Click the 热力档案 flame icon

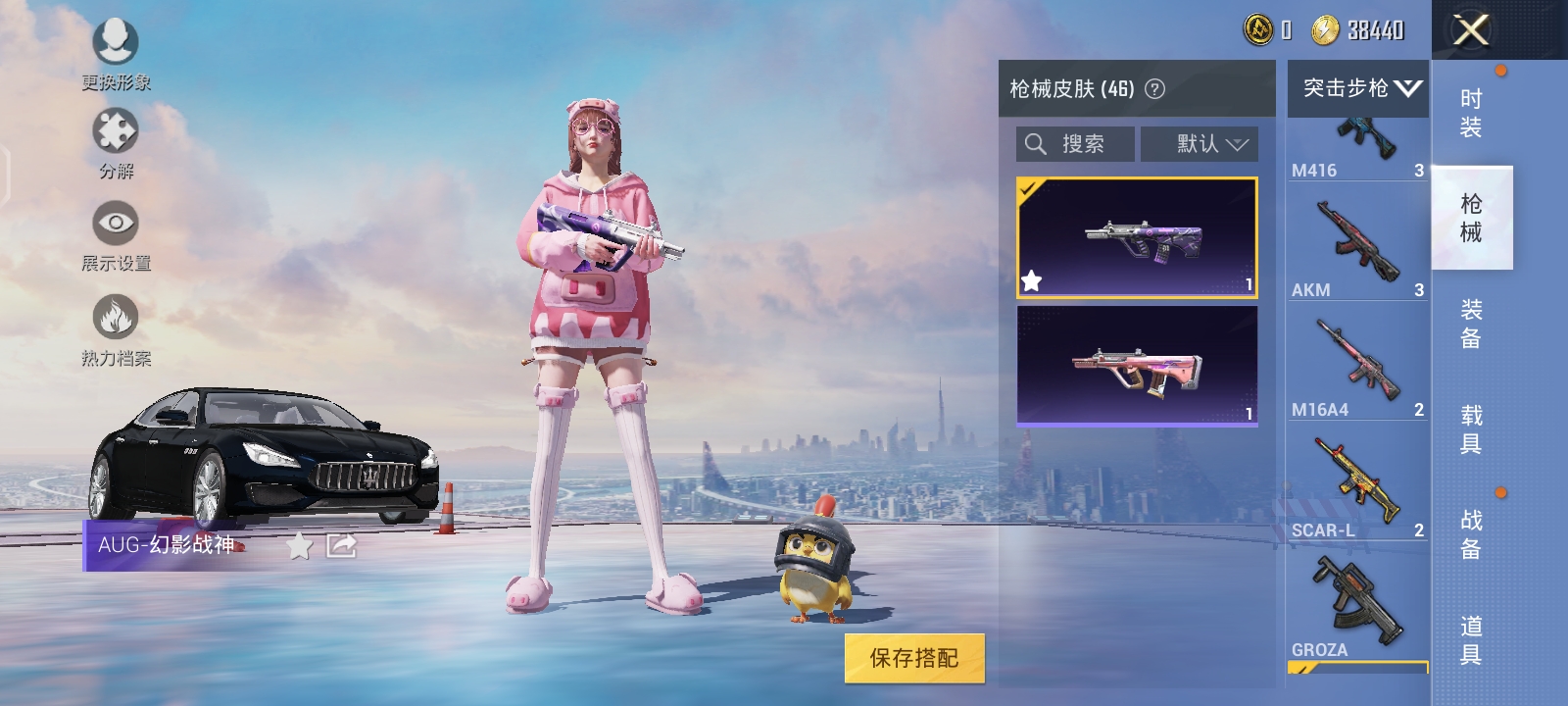coord(115,317)
